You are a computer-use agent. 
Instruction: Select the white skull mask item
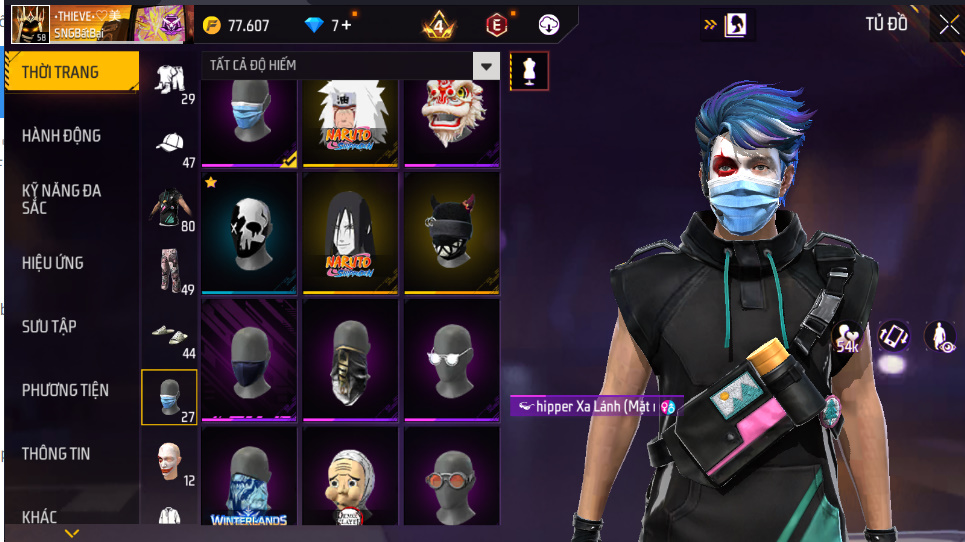tap(249, 233)
